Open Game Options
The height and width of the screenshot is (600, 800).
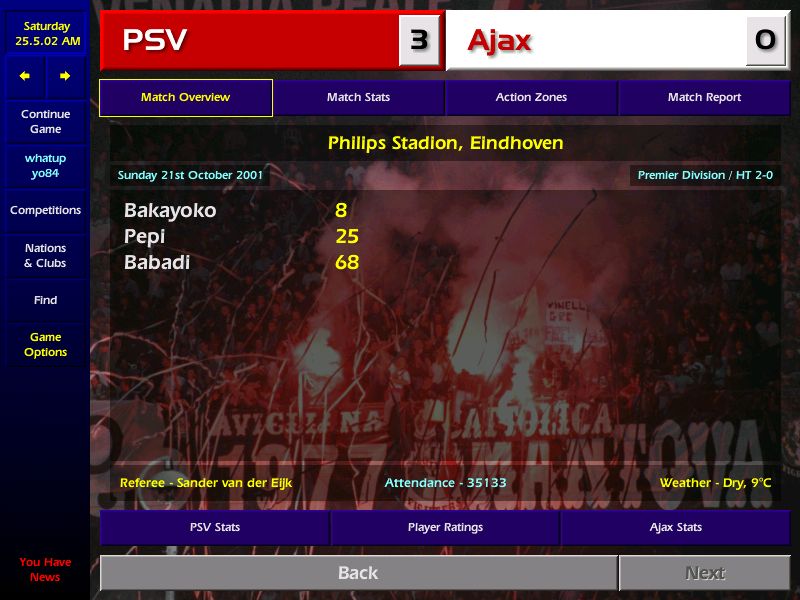pos(45,345)
